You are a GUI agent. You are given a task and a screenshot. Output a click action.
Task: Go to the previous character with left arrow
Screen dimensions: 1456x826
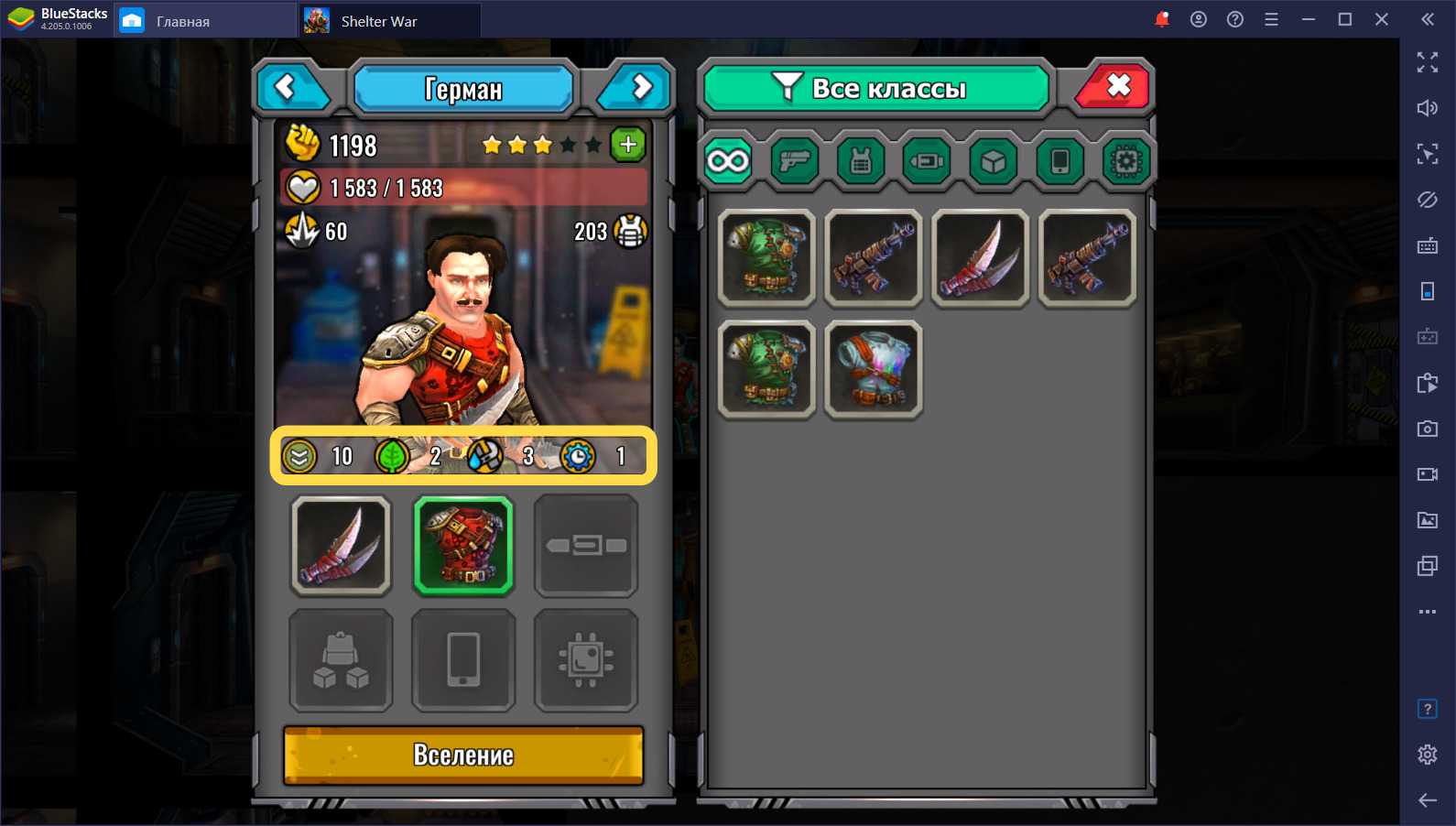288,88
